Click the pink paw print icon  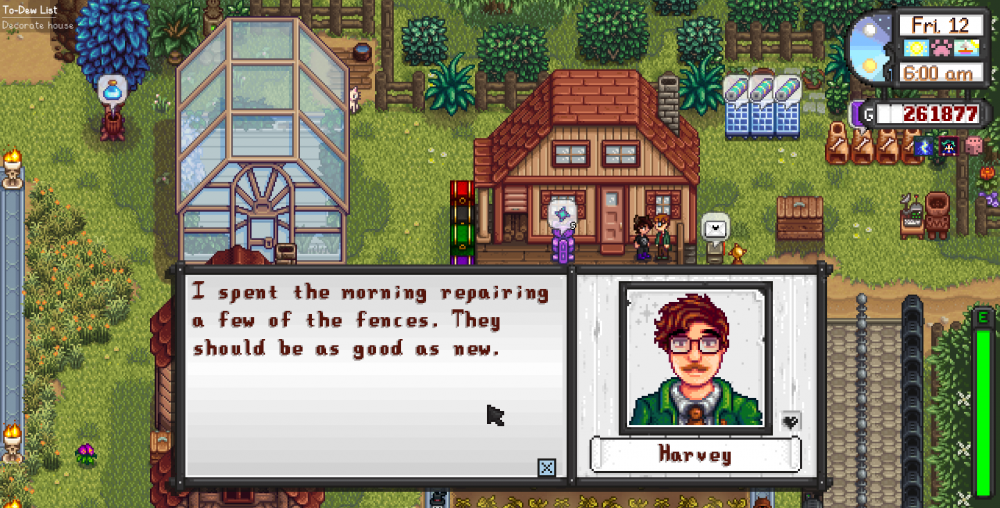click(939, 48)
